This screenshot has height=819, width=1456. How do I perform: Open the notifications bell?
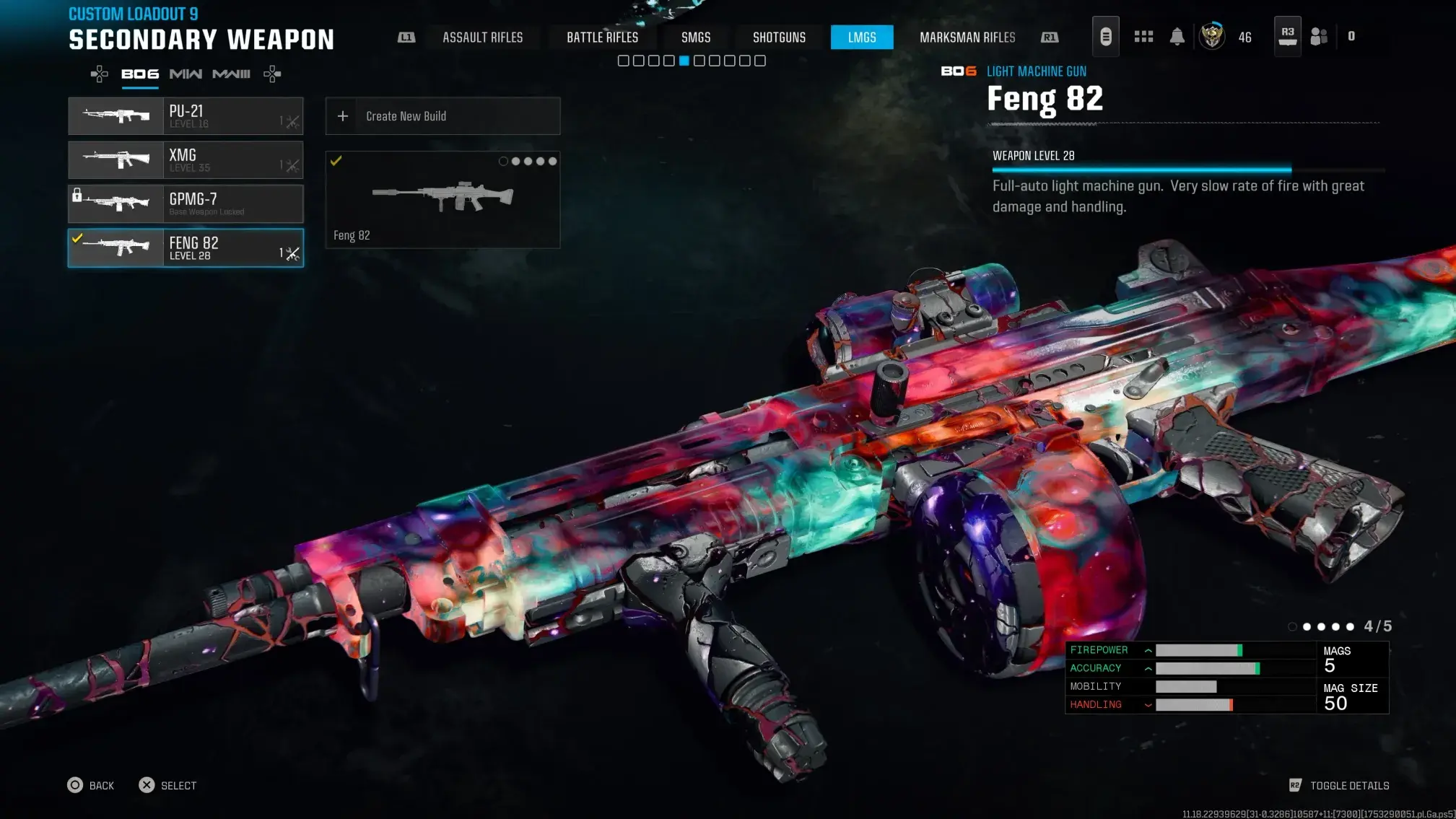1177,37
